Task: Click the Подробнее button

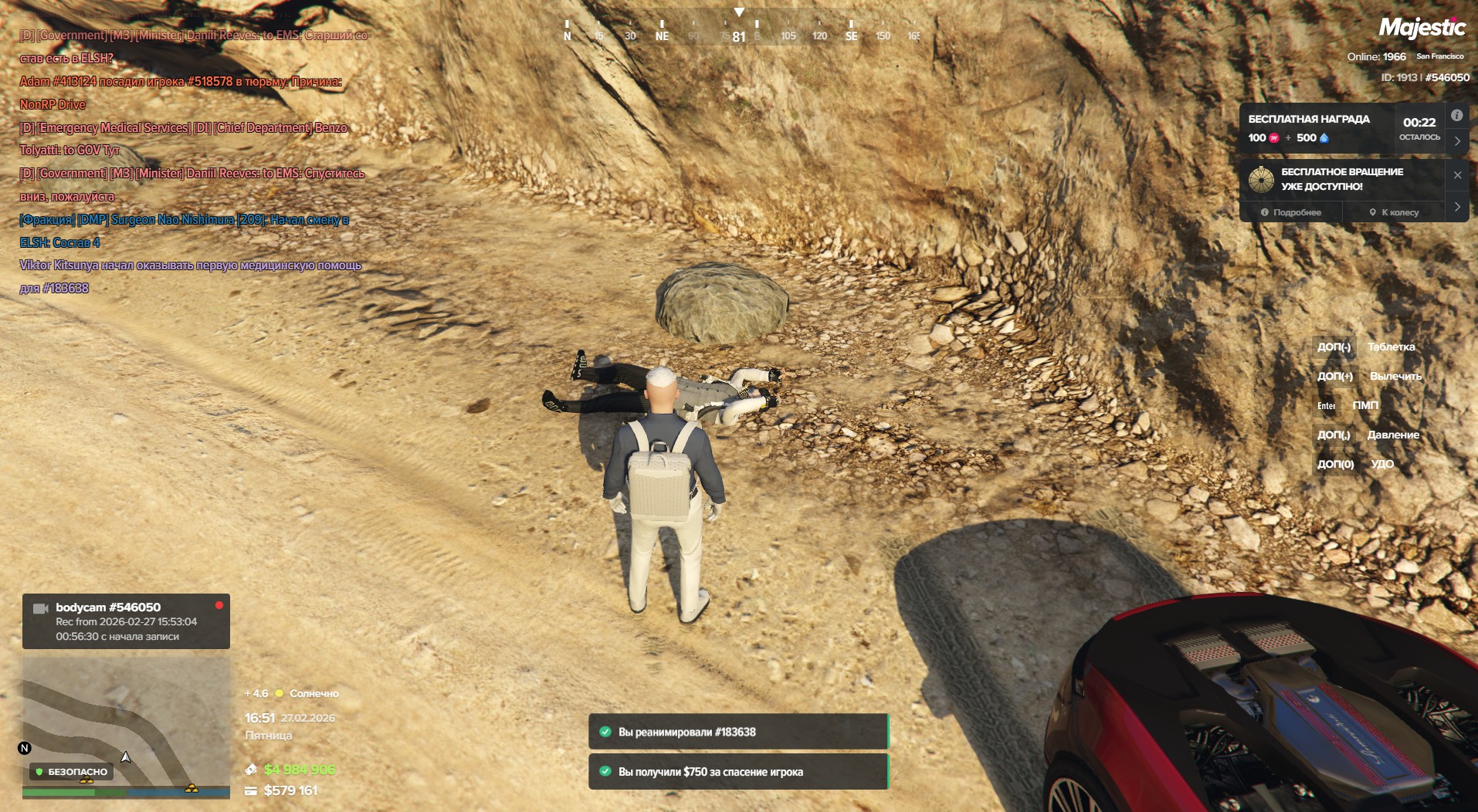Action: coord(1290,212)
